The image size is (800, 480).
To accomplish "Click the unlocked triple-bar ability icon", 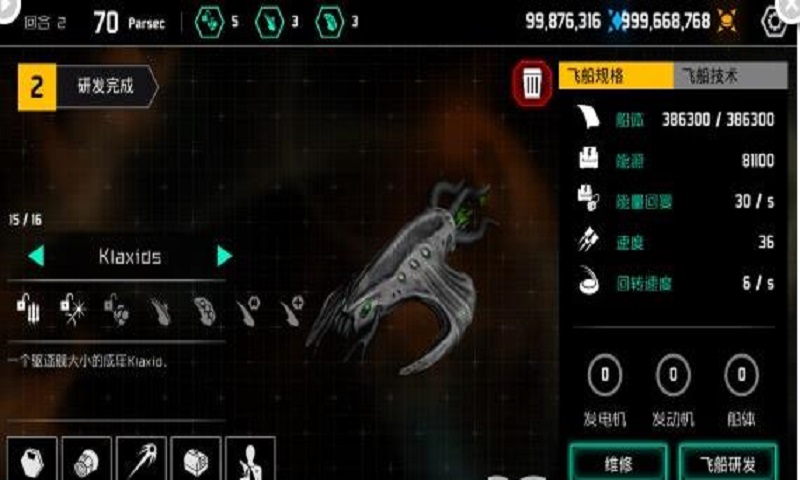I will point(28,308).
